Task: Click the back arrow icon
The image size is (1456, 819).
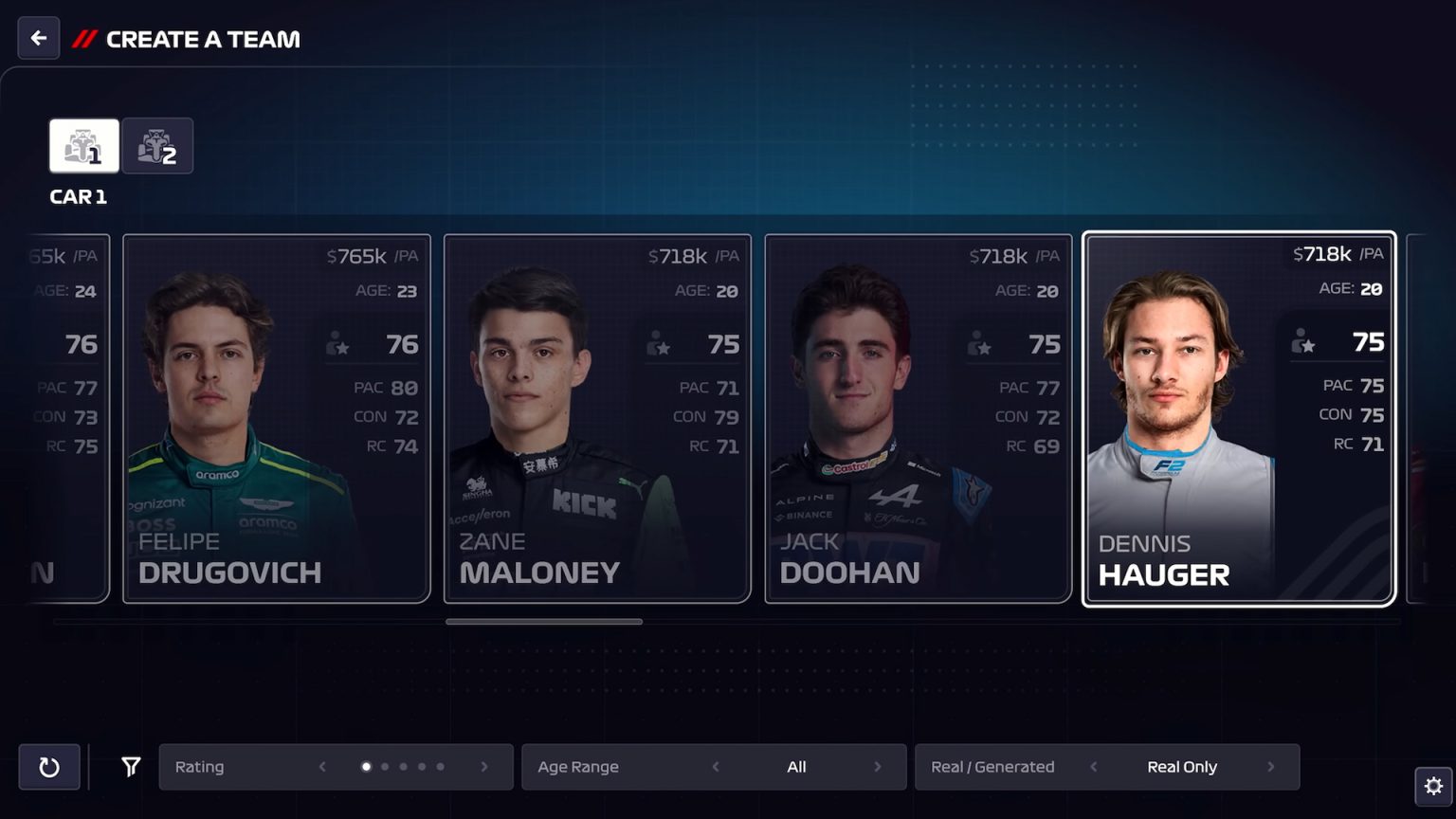Action: pos(38,38)
